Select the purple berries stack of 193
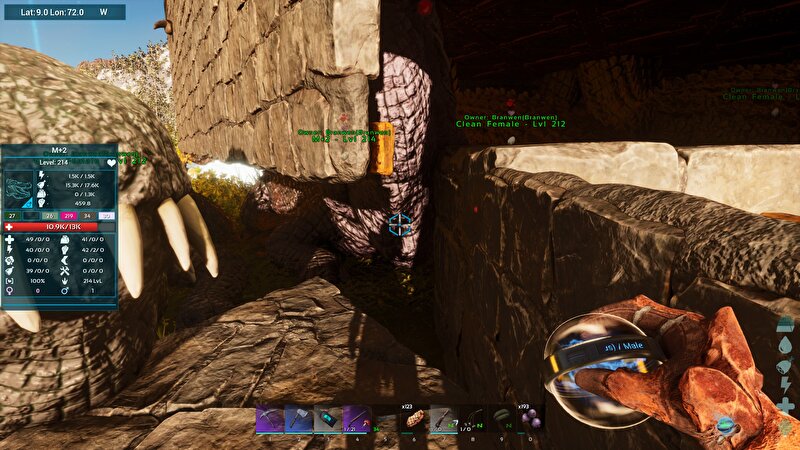The height and width of the screenshot is (450, 800). point(530,420)
